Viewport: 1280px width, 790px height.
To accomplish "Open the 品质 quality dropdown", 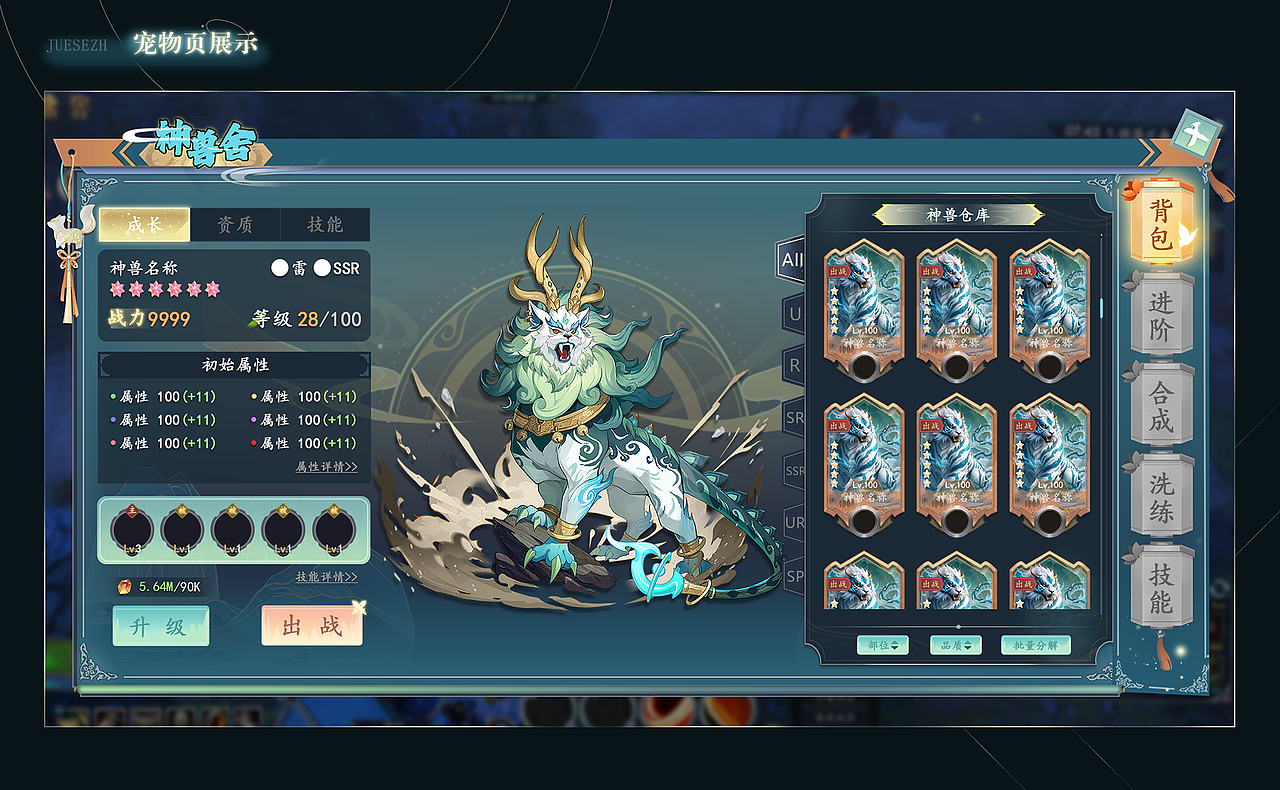I will tap(956, 645).
